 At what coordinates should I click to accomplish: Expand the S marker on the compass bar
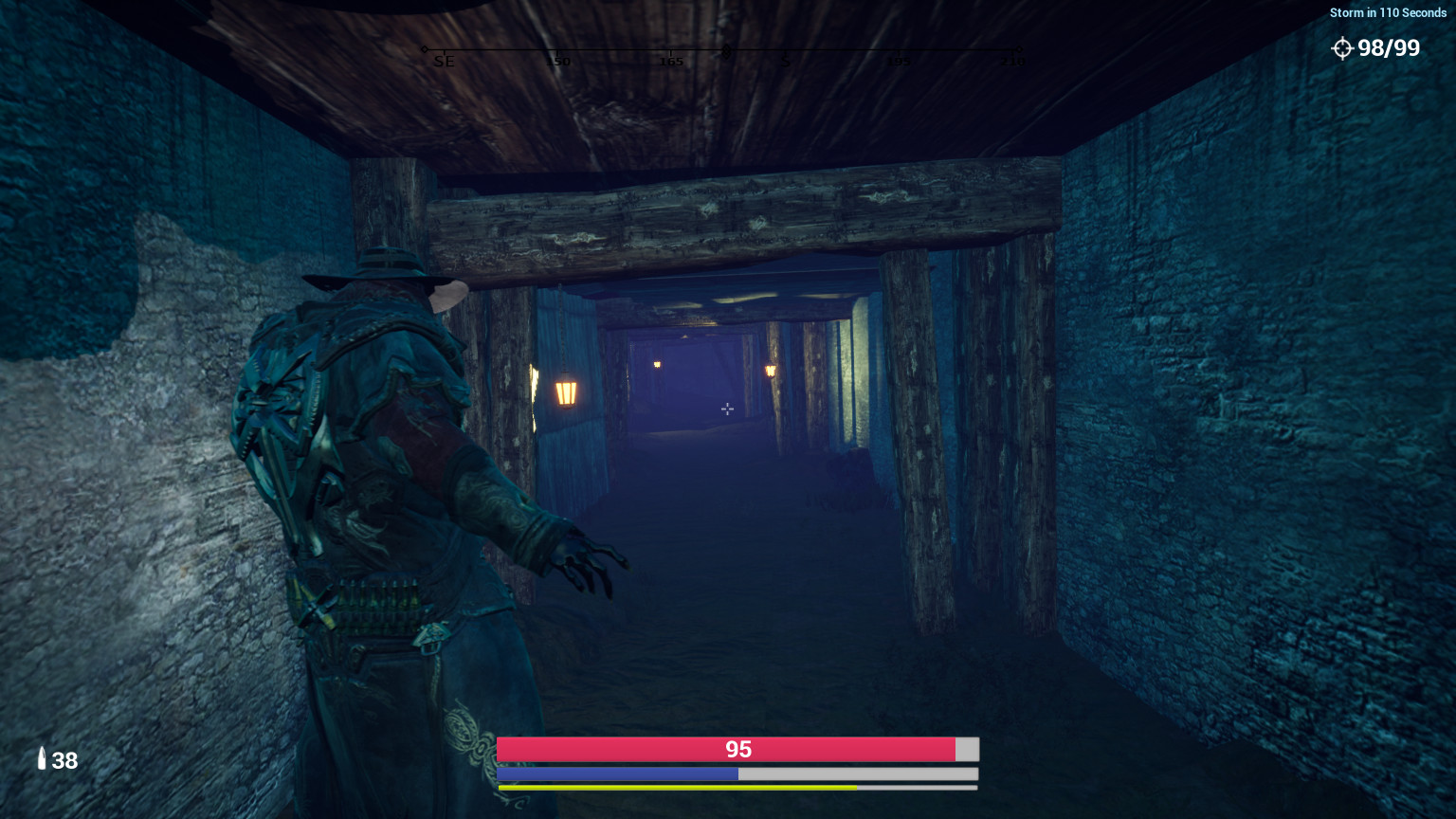(x=785, y=61)
